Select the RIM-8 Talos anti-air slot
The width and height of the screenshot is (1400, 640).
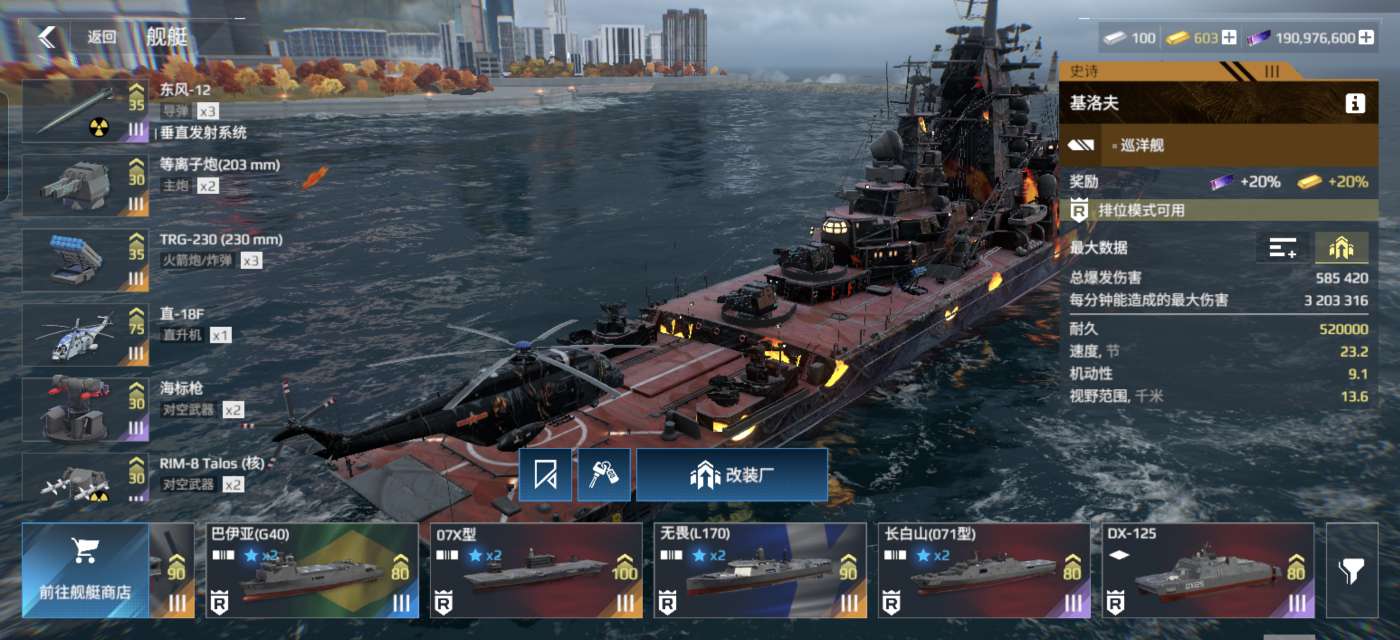pos(84,478)
